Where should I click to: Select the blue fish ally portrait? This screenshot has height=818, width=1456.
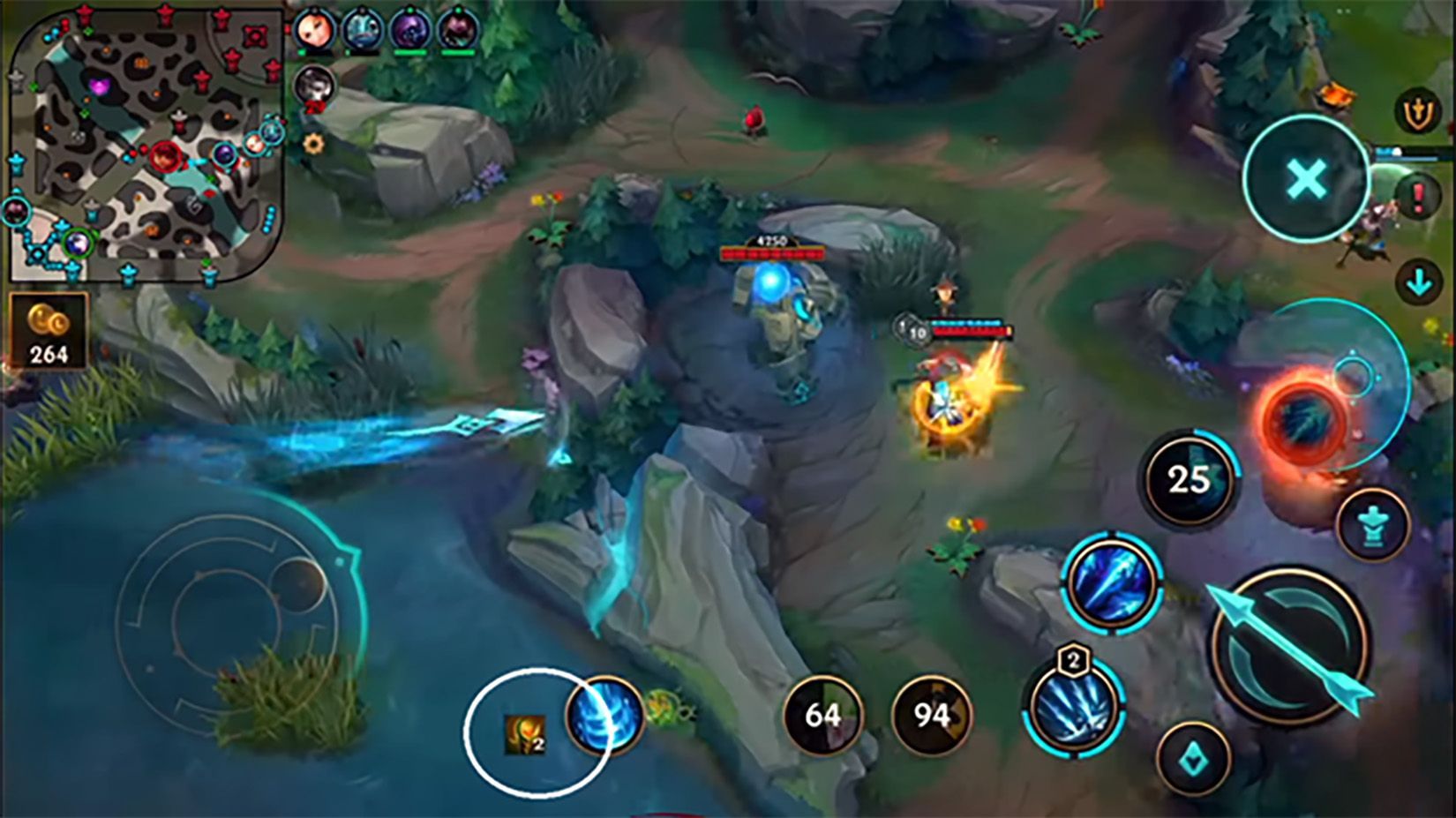[x=362, y=31]
